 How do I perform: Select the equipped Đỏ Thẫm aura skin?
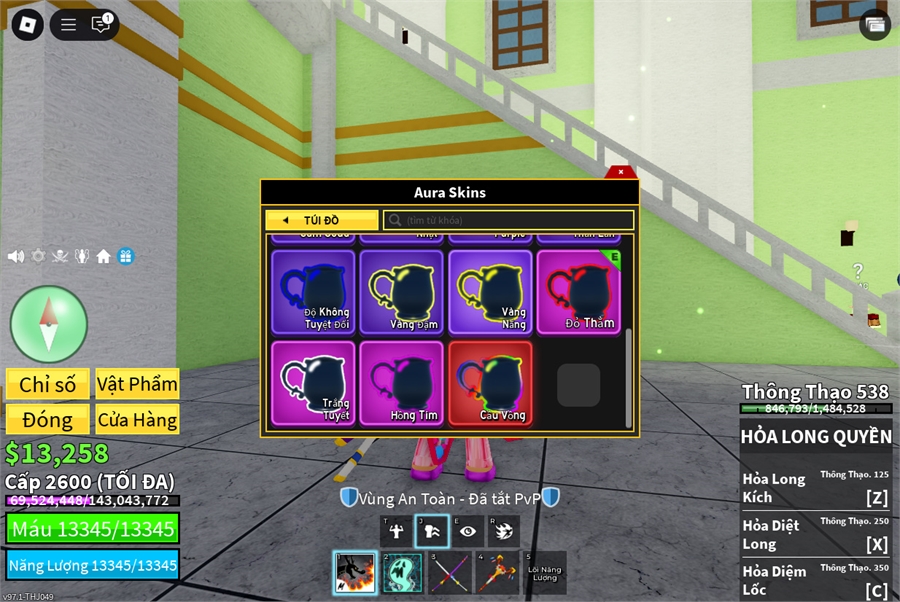(x=578, y=291)
